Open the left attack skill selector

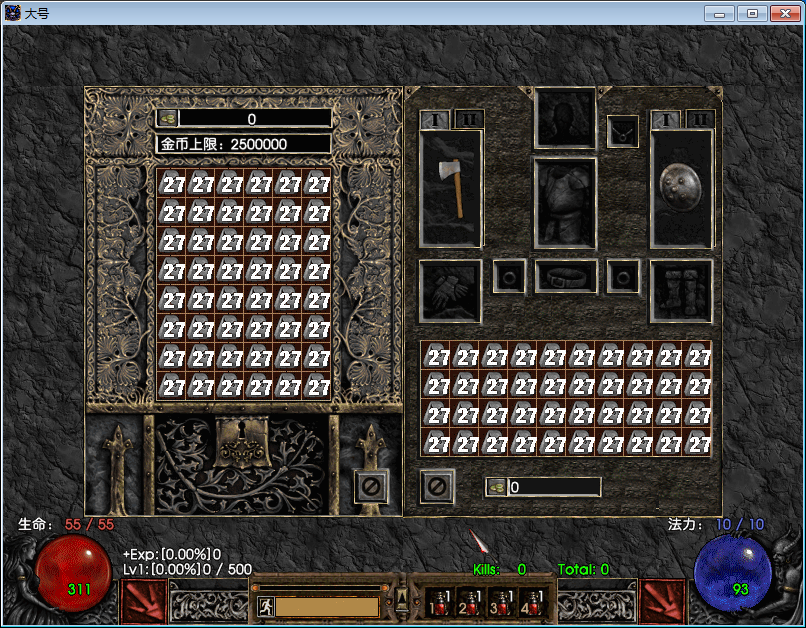144,601
